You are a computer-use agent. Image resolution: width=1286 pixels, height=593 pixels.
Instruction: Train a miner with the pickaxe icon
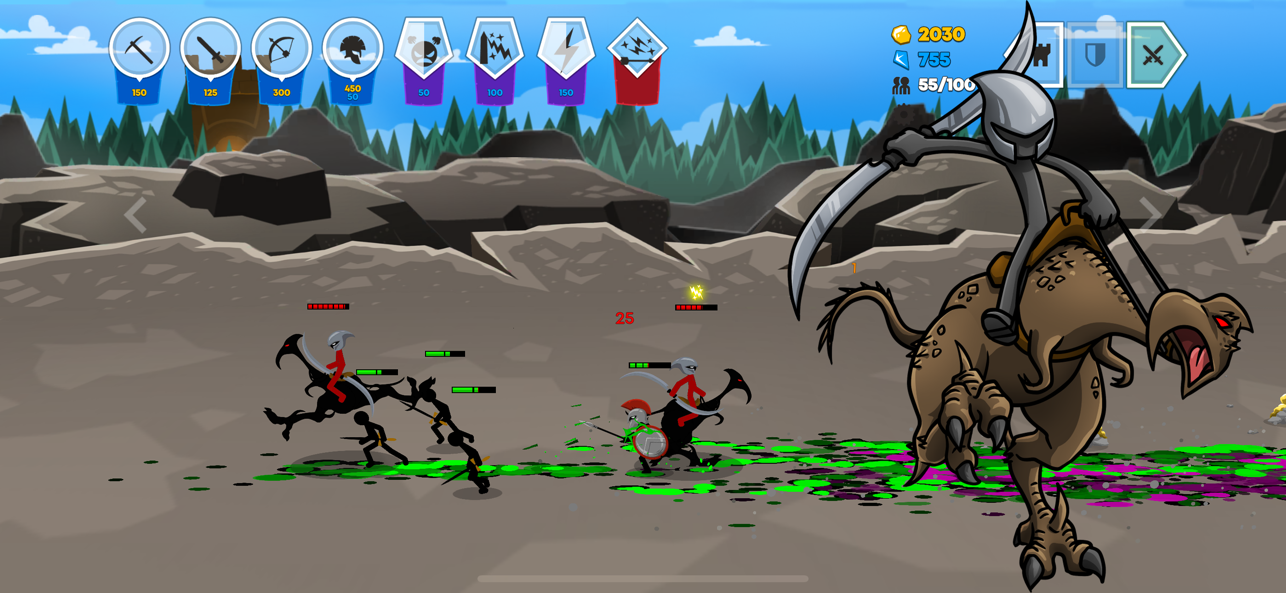coord(139,50)
